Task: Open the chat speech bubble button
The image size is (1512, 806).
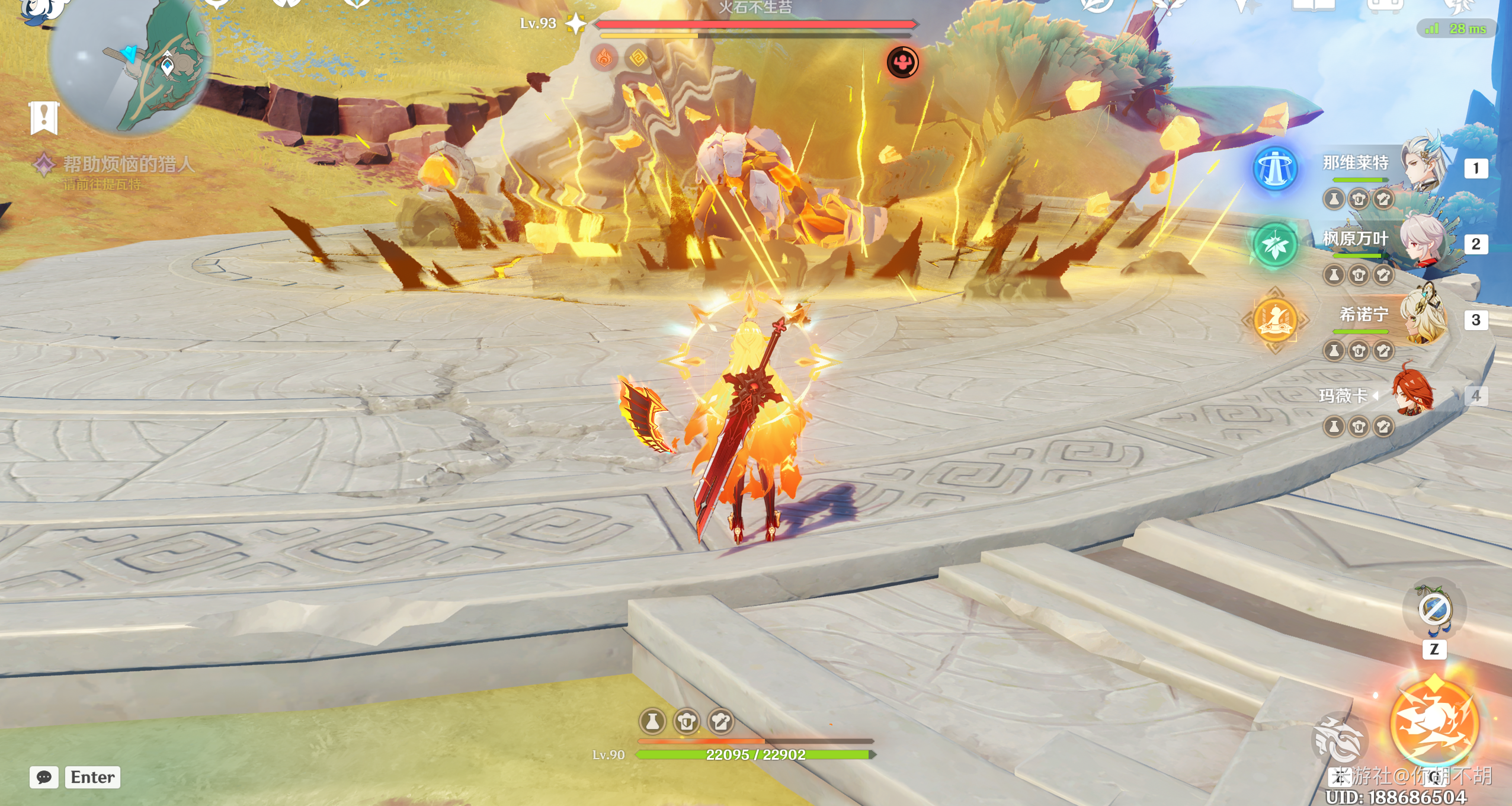Action: (44, 777)
